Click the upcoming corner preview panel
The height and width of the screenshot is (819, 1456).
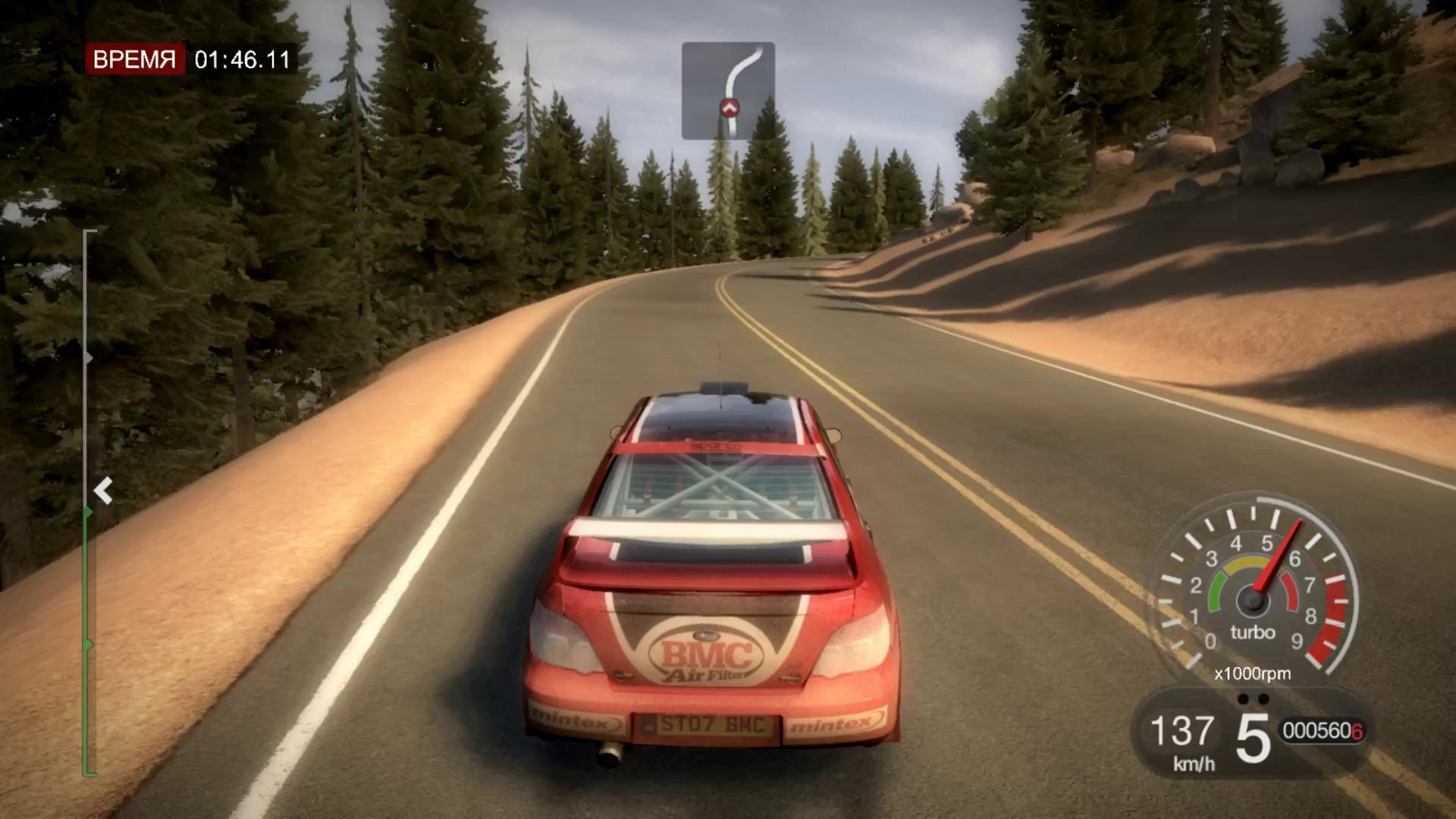728,90
